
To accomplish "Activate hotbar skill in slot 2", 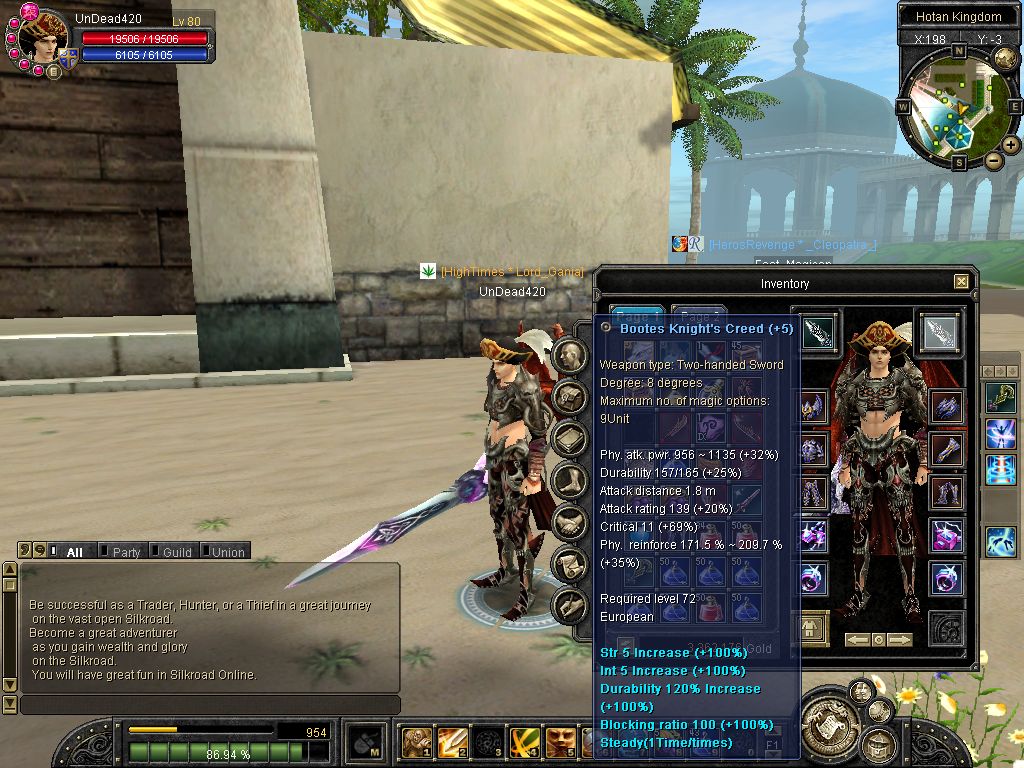I will (451, 743).
